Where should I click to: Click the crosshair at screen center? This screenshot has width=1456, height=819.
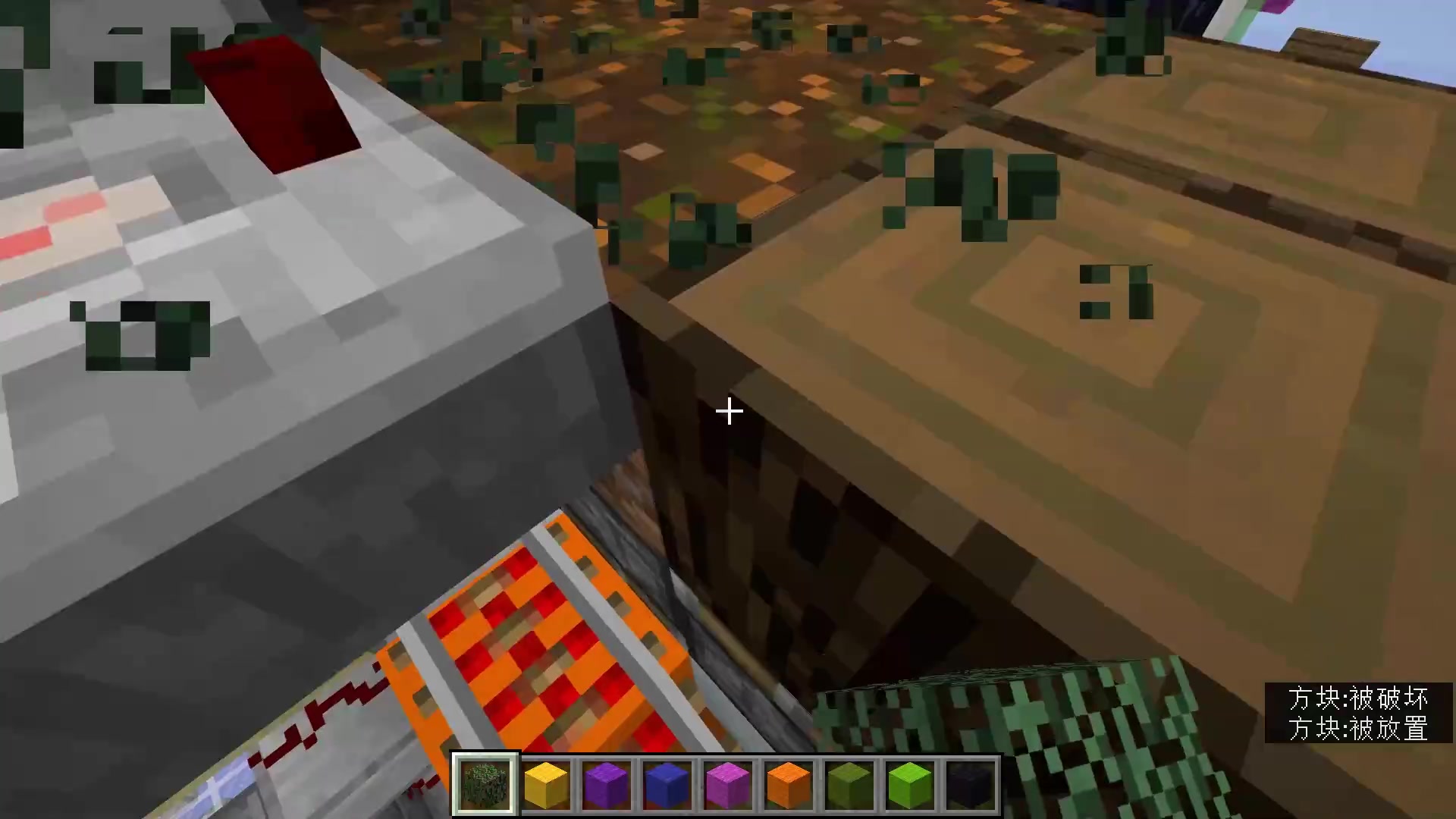click(728, 410)
